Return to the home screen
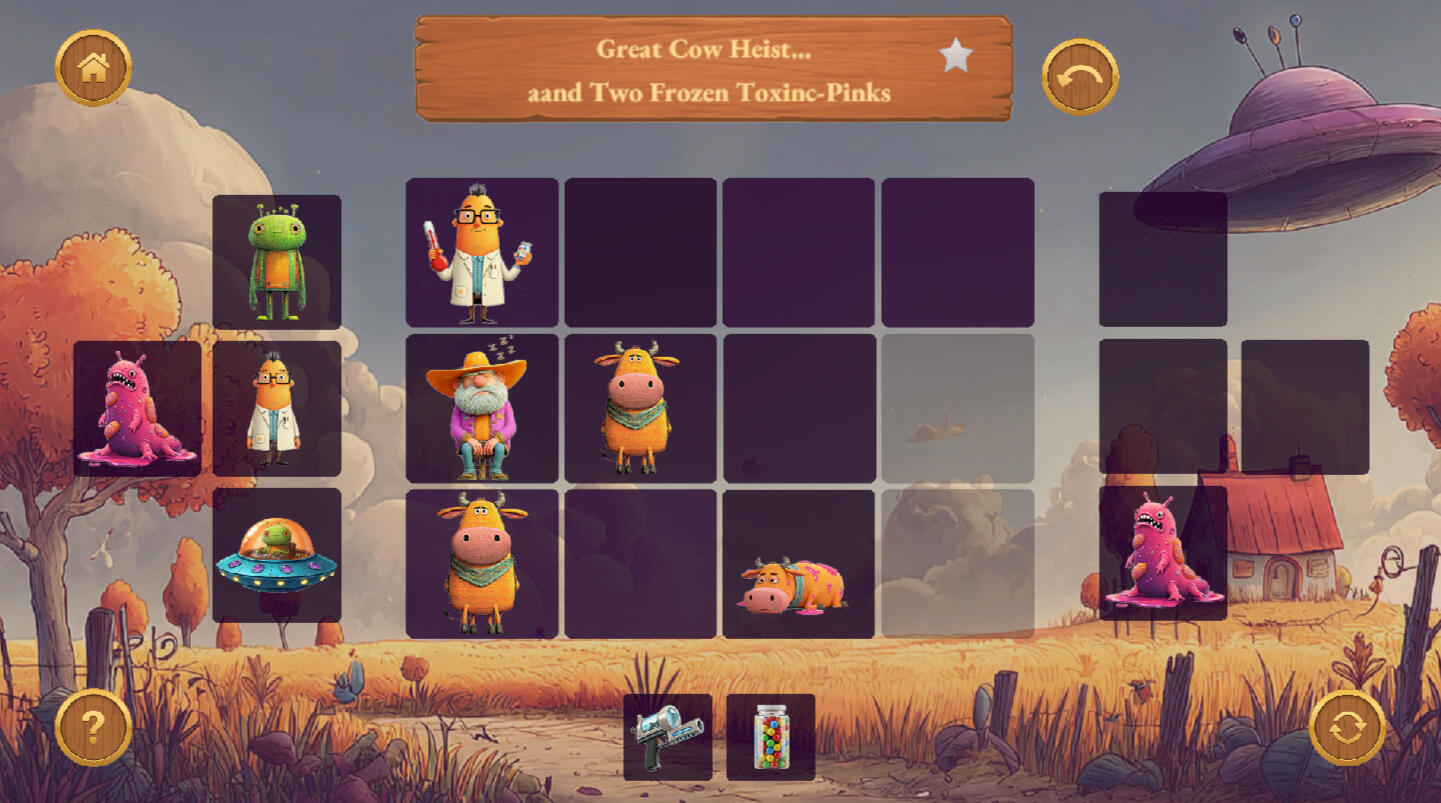This screenshot has height=803, width=1441. [x=93, y=68]
